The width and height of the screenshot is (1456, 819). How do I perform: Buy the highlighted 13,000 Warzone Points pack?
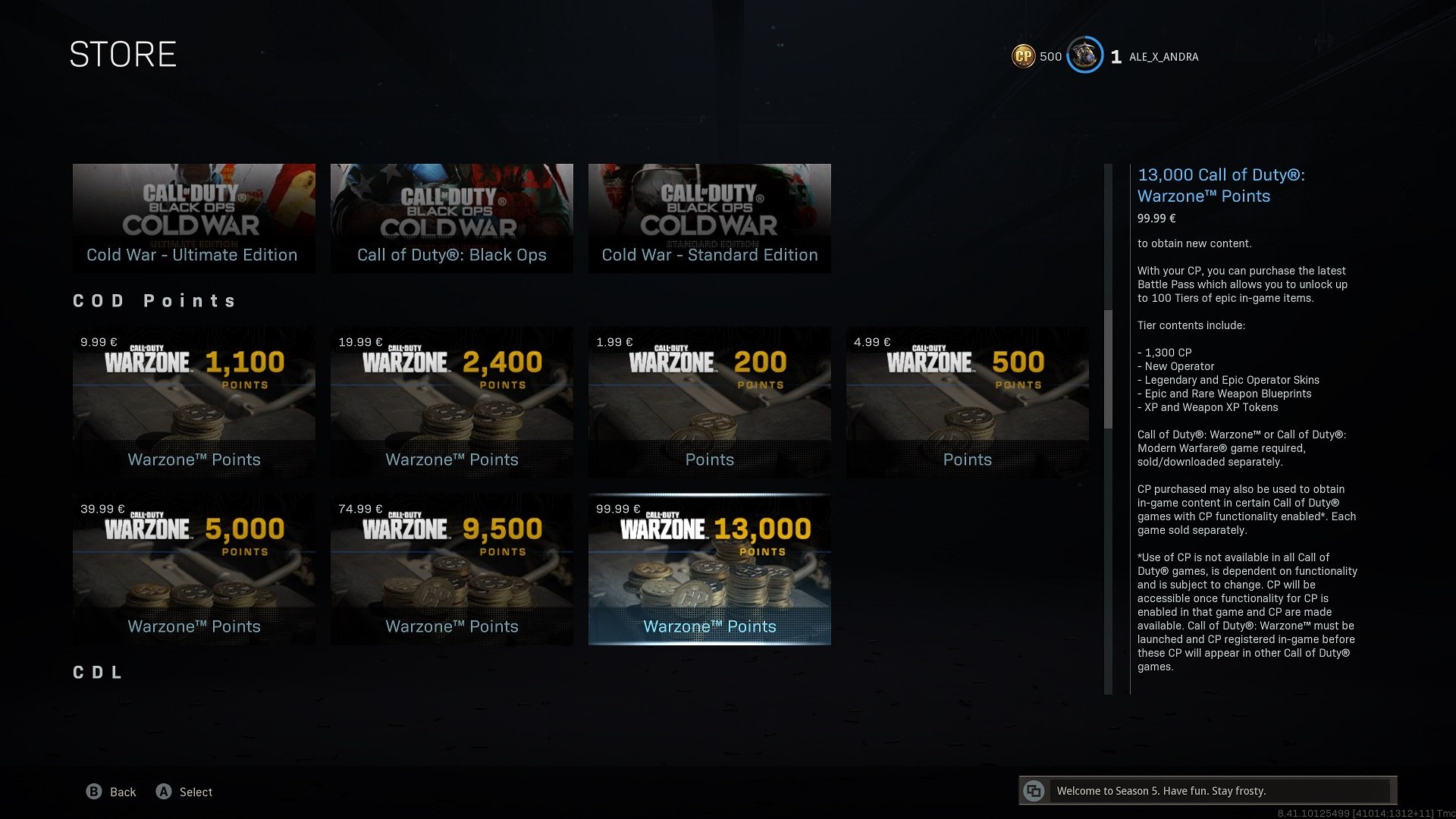[709, 569]
